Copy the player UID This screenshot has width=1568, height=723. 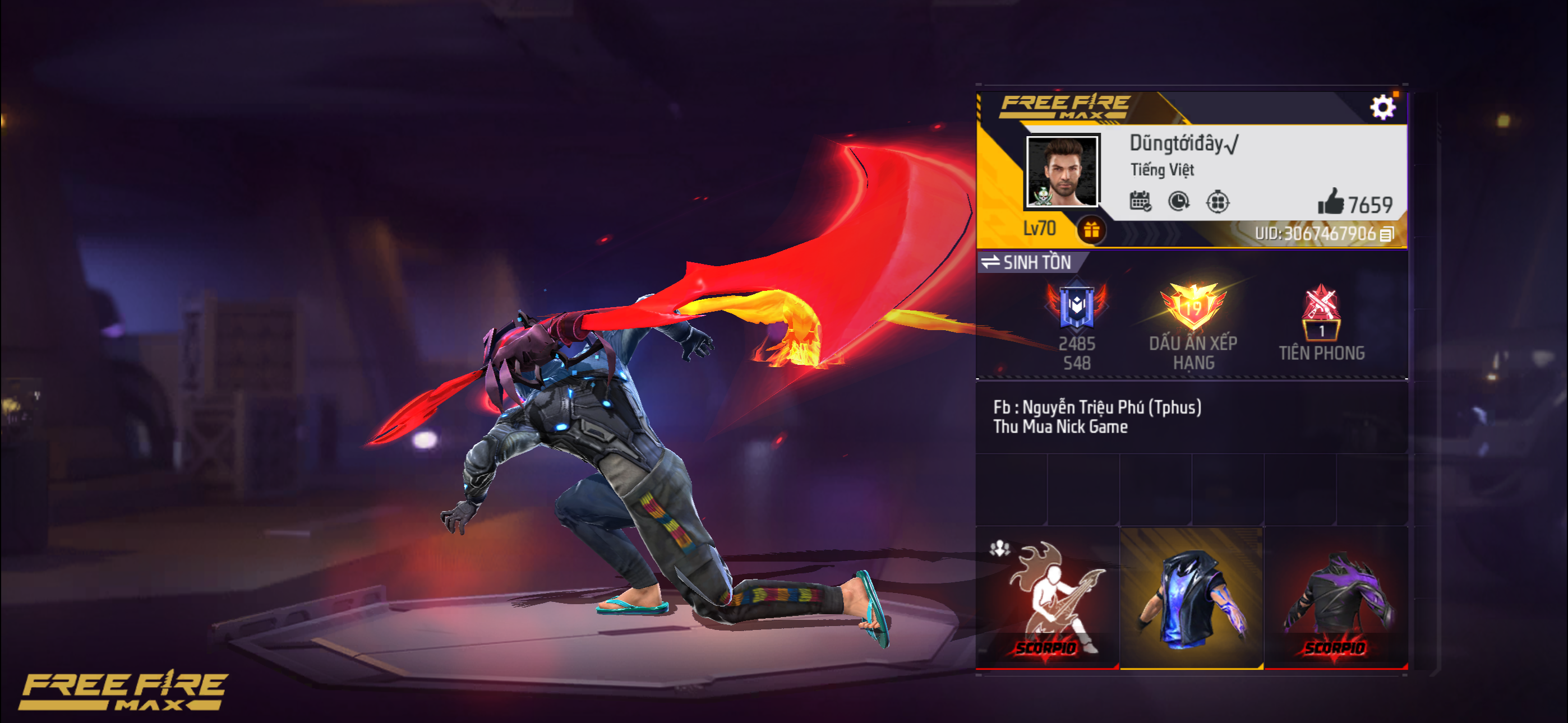tap(1387, 234)
